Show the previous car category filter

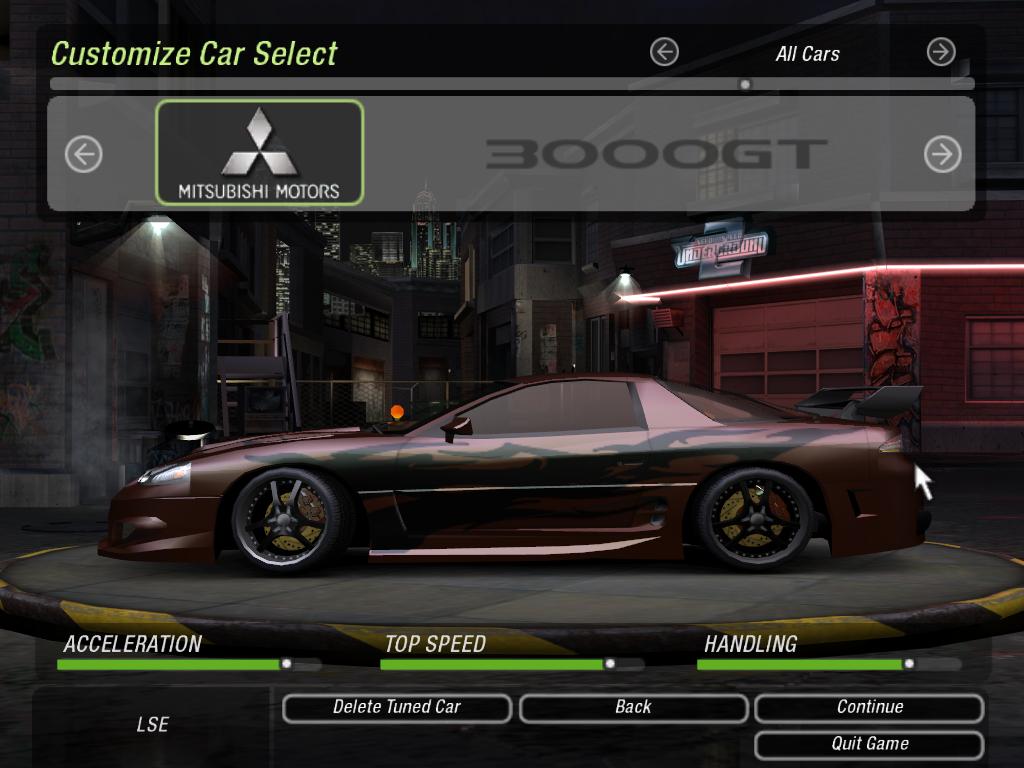pyautogui.click(x=664, y=52)
